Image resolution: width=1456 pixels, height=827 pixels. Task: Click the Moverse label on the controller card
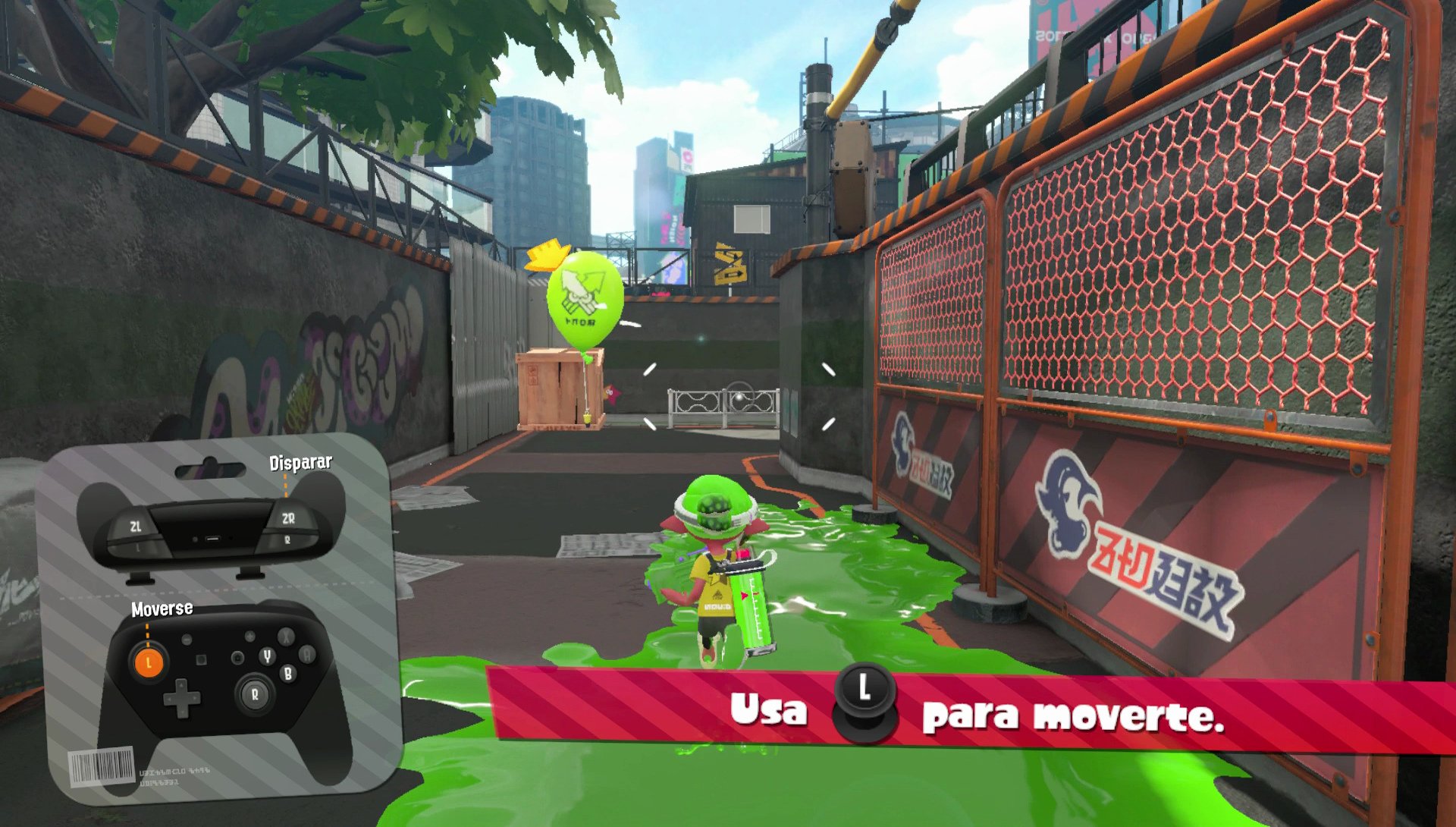click(x=162, y=608)
